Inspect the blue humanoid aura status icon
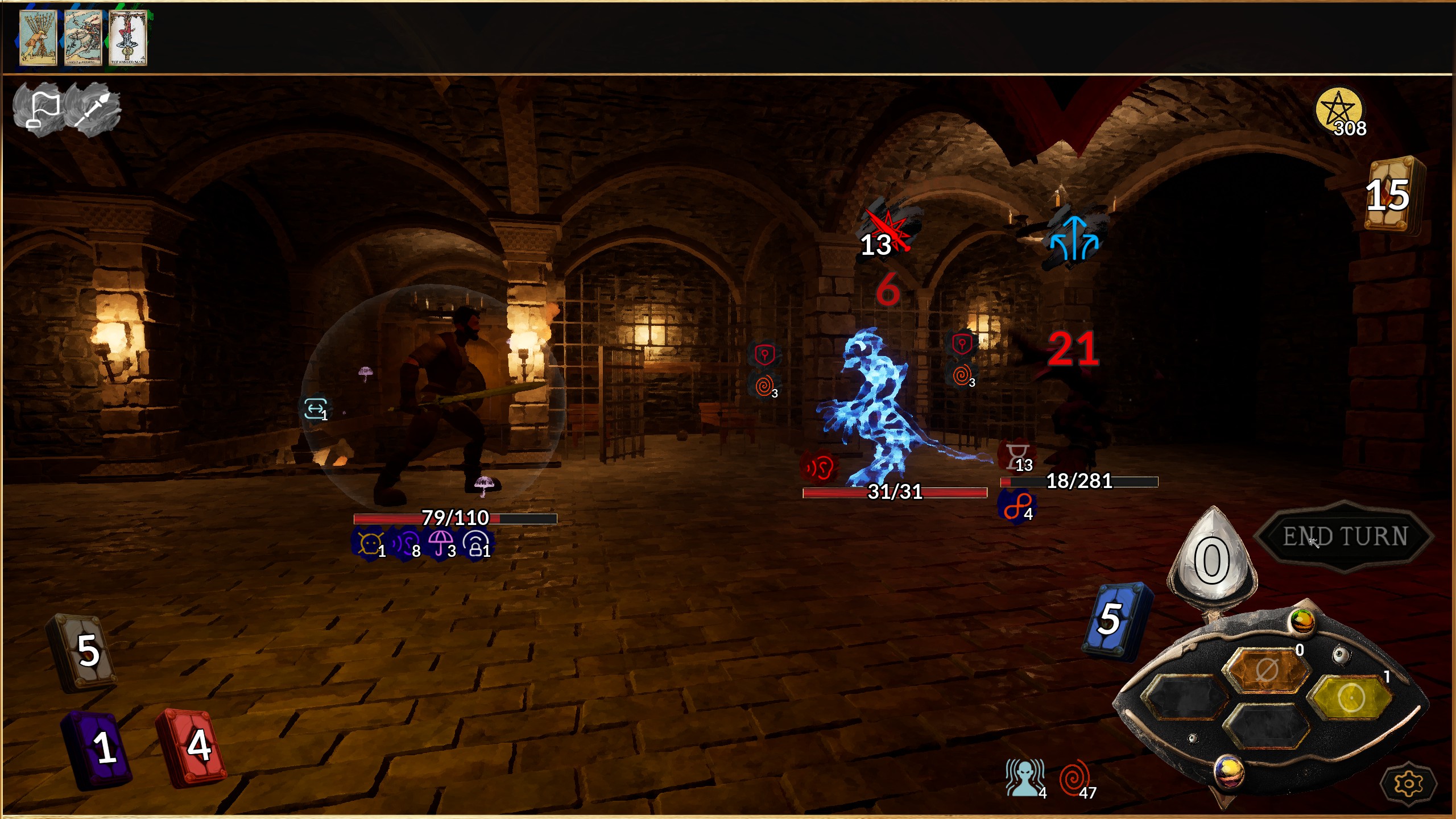Image resolution: width=1456 pixels, height=819 pixels. tap(1024, 777)
